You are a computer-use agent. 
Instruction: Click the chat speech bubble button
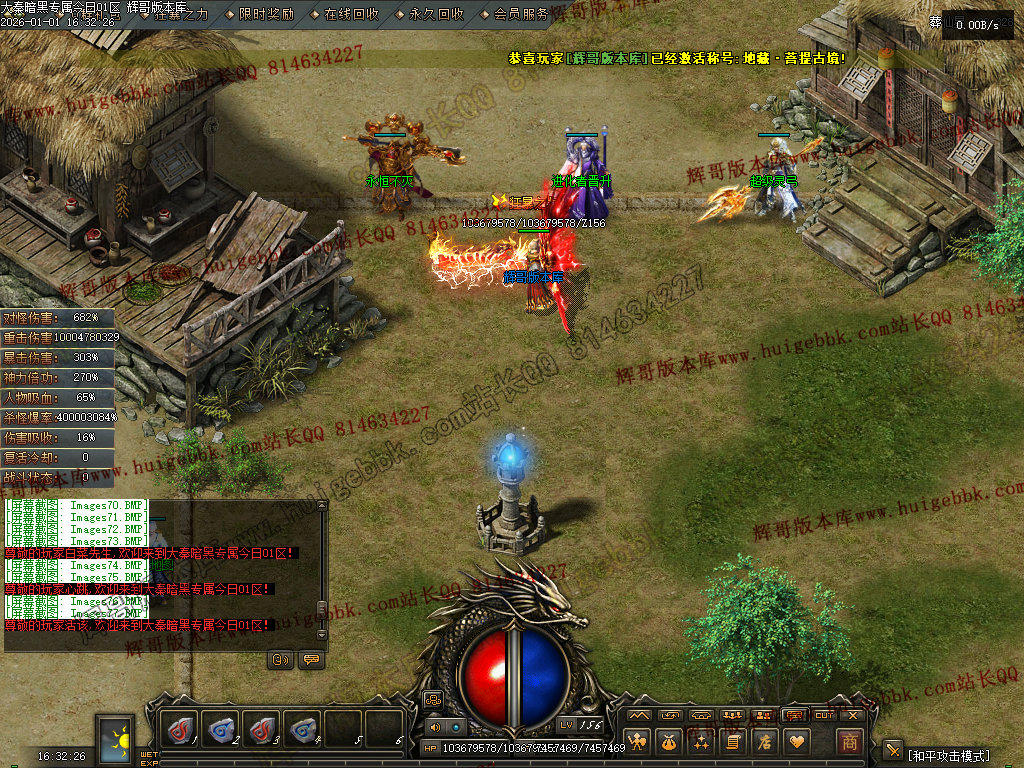[311, 660]
